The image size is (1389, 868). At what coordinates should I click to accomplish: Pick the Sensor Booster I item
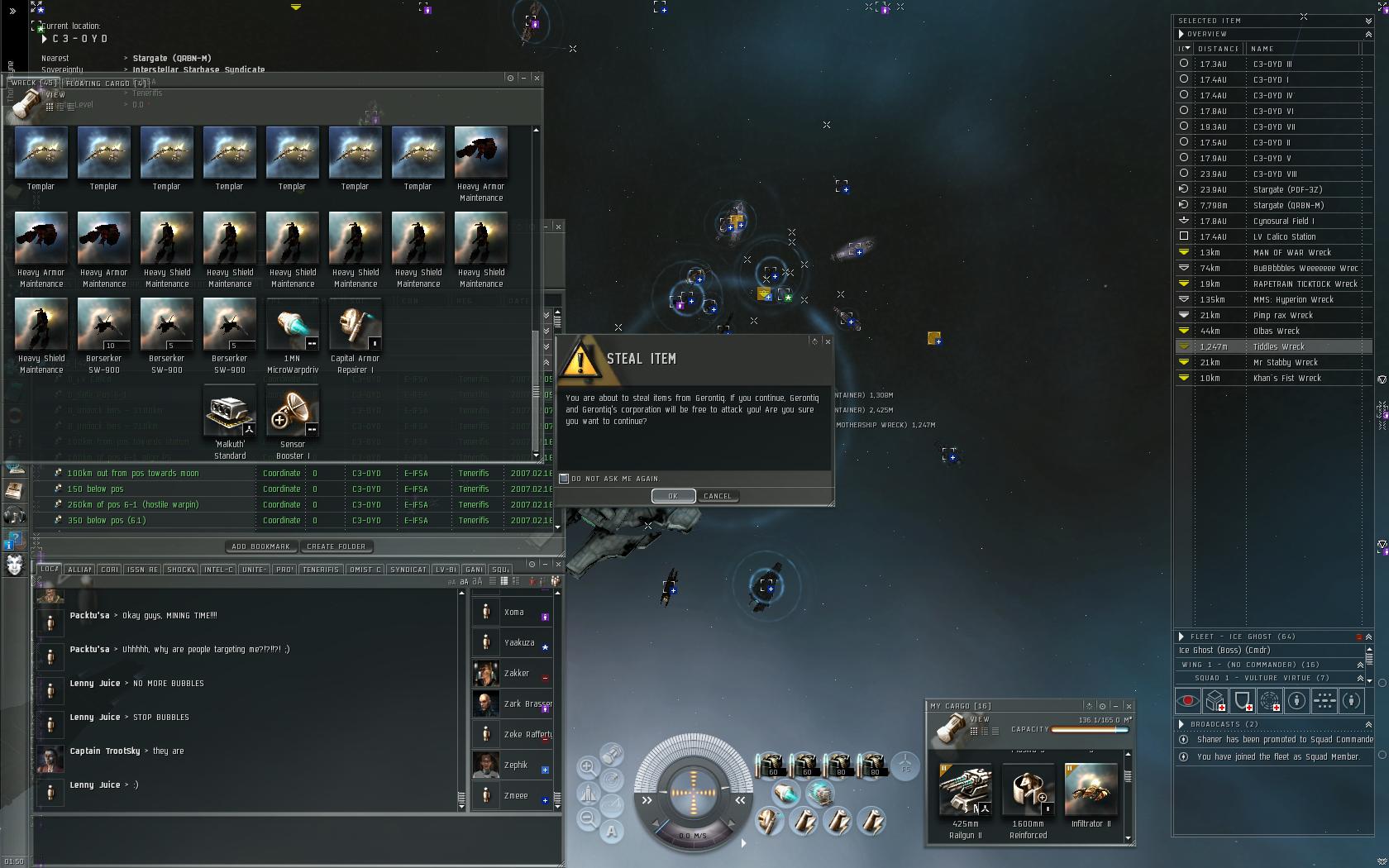[x=292, y=414]
